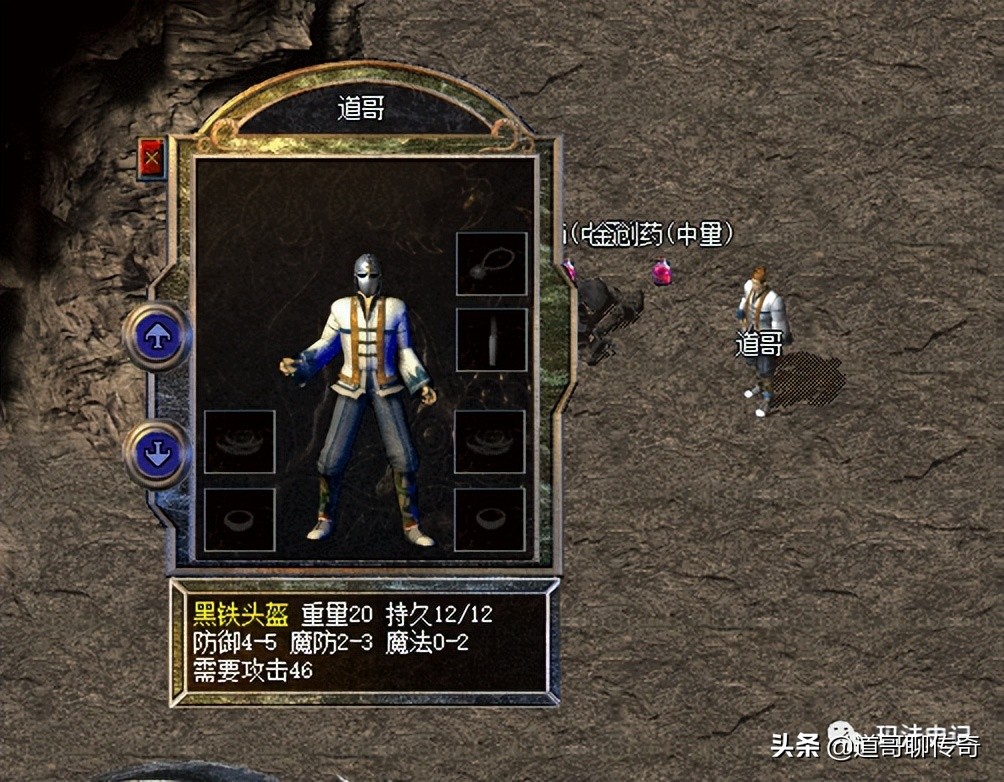
Task: Click the blue down arrow button
Action: [157, 455]
